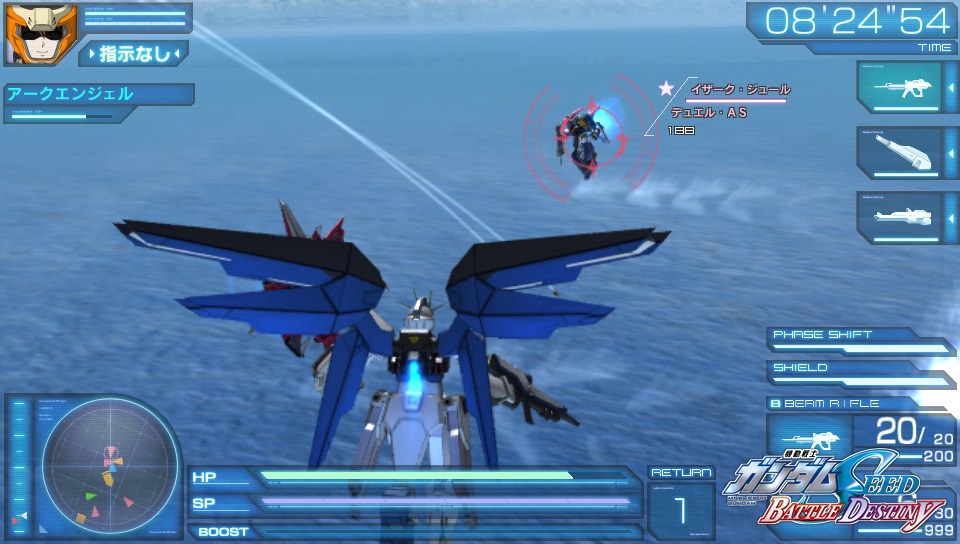This screenshot has height=544, width=960.
Task: Click the helmeted pilot portrait
Action: [x=27, y=34]
